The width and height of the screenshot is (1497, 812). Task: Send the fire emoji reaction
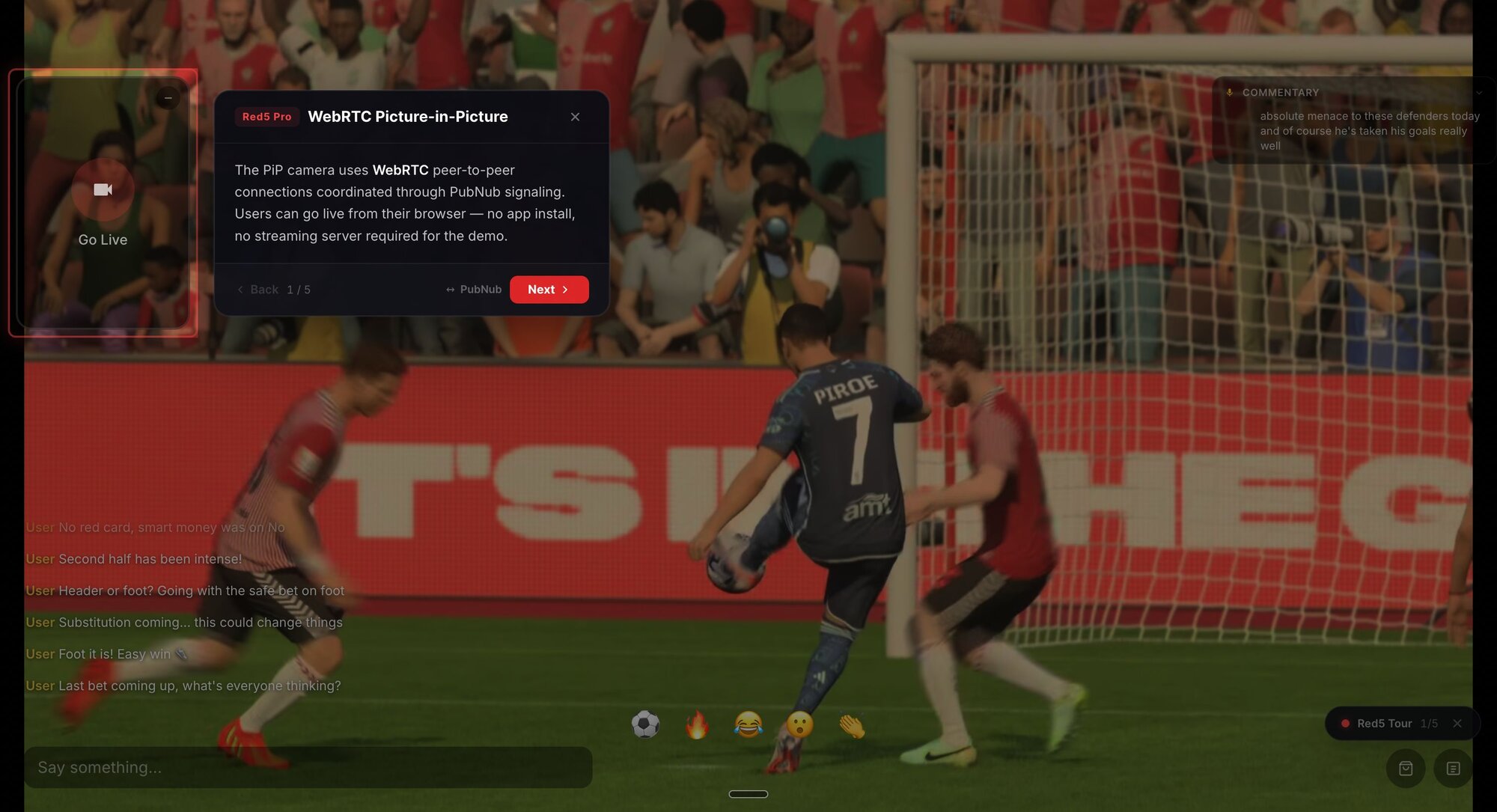(x=697, y=724)
